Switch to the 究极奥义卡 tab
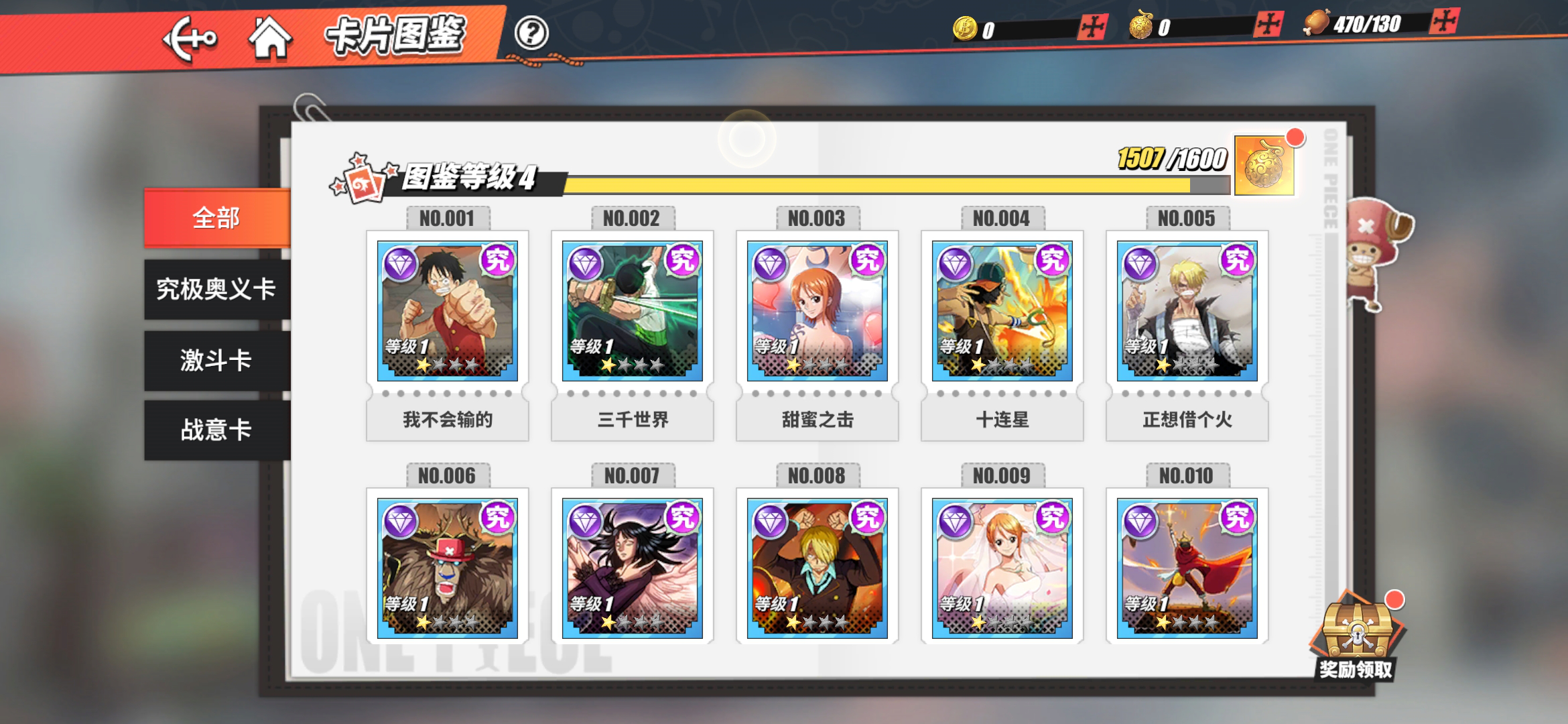Image resolution: width=1568 pixels, height=724 pixels. (216, 288)
